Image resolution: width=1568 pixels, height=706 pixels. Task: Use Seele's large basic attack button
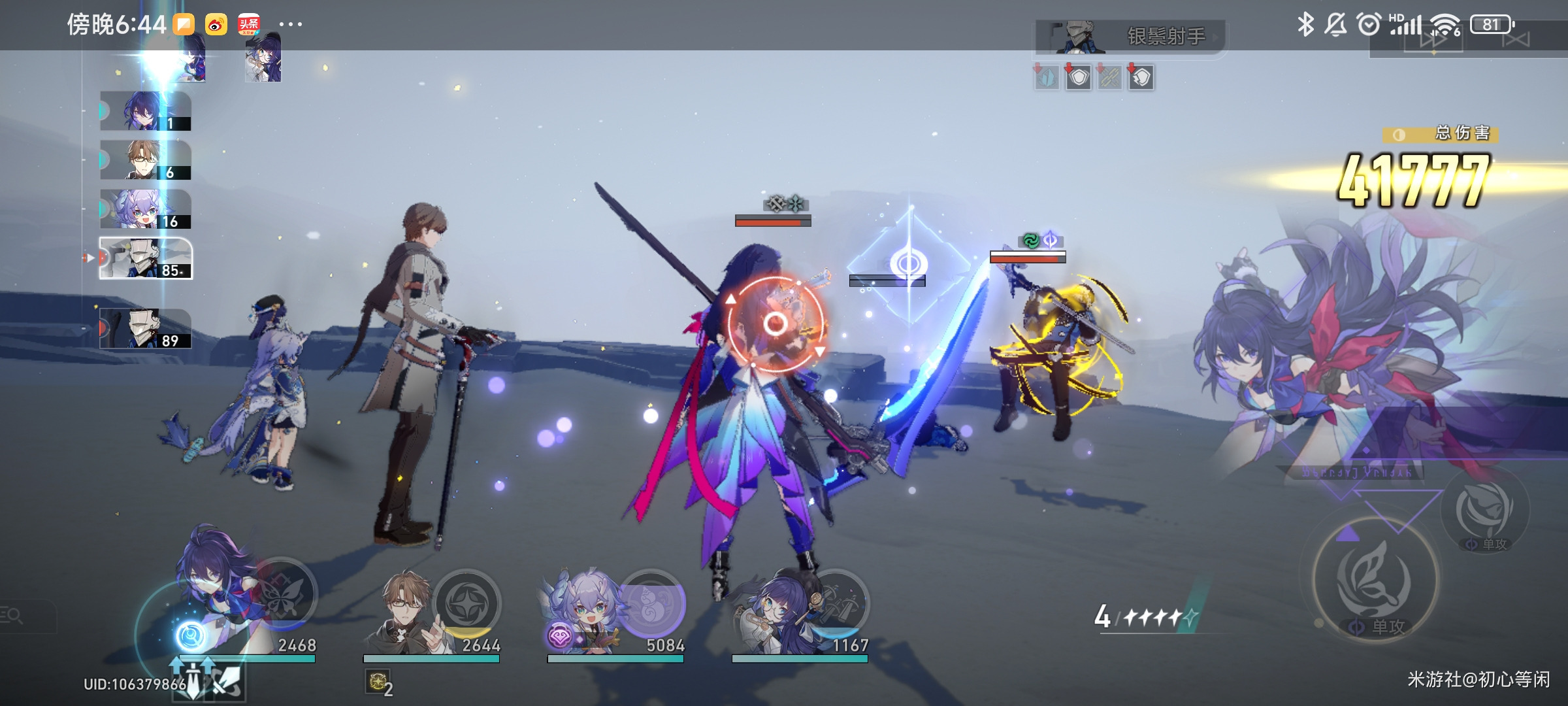[1375, 580]
